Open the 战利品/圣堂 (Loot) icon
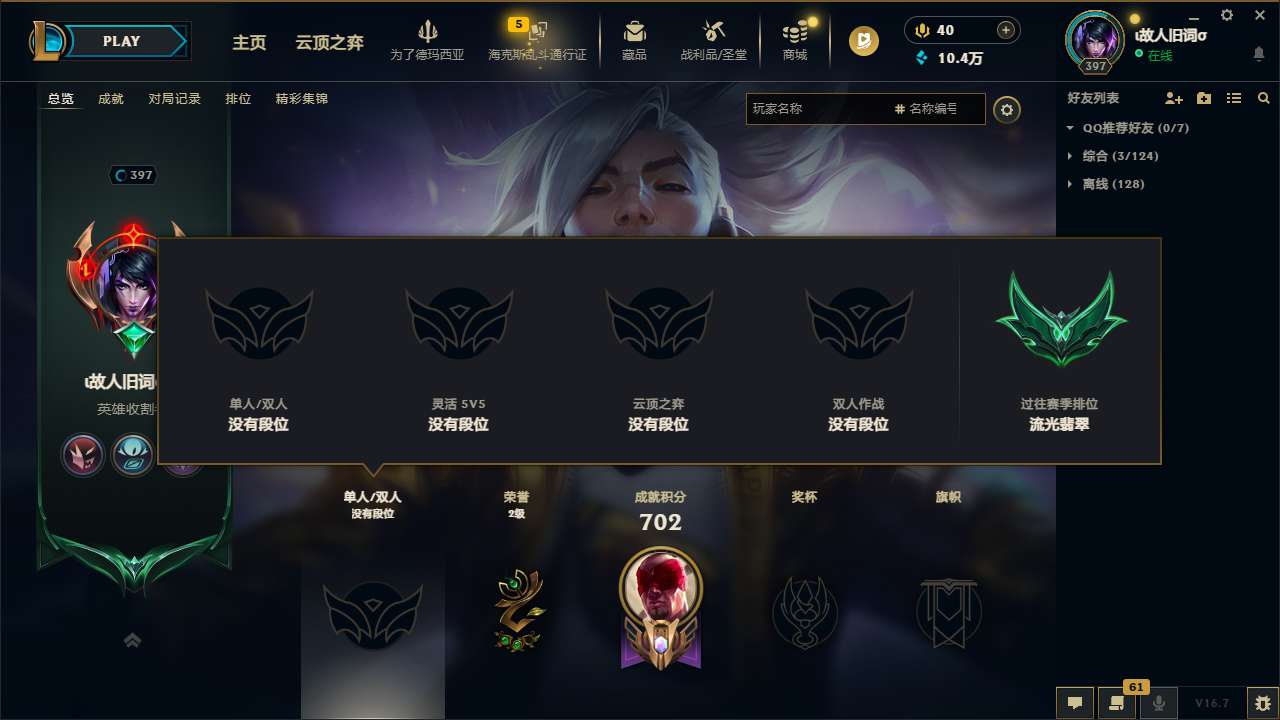1280x720 pixels. (713, 40)
